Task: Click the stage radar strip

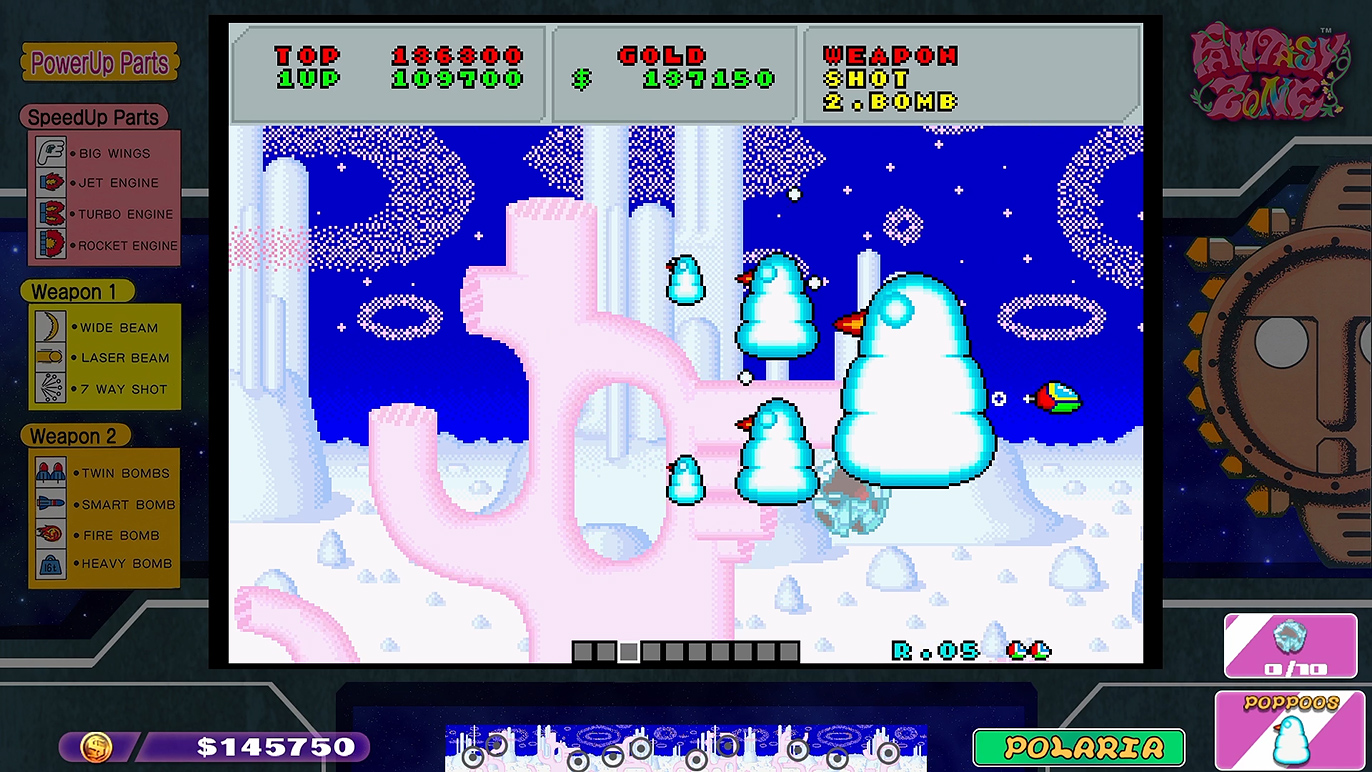Action: (685, 747)
